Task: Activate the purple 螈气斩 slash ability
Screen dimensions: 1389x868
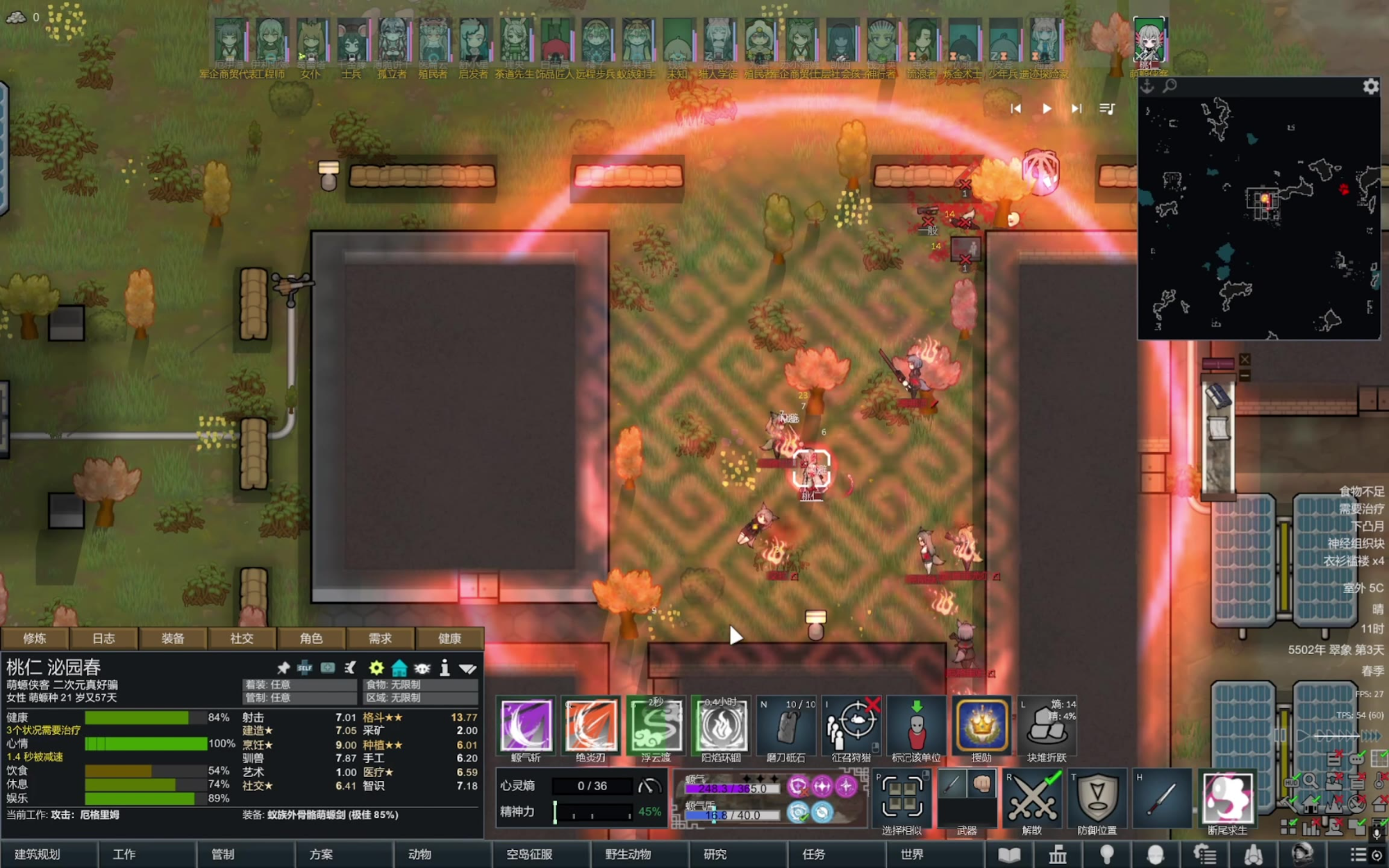Action: [526, 726]
